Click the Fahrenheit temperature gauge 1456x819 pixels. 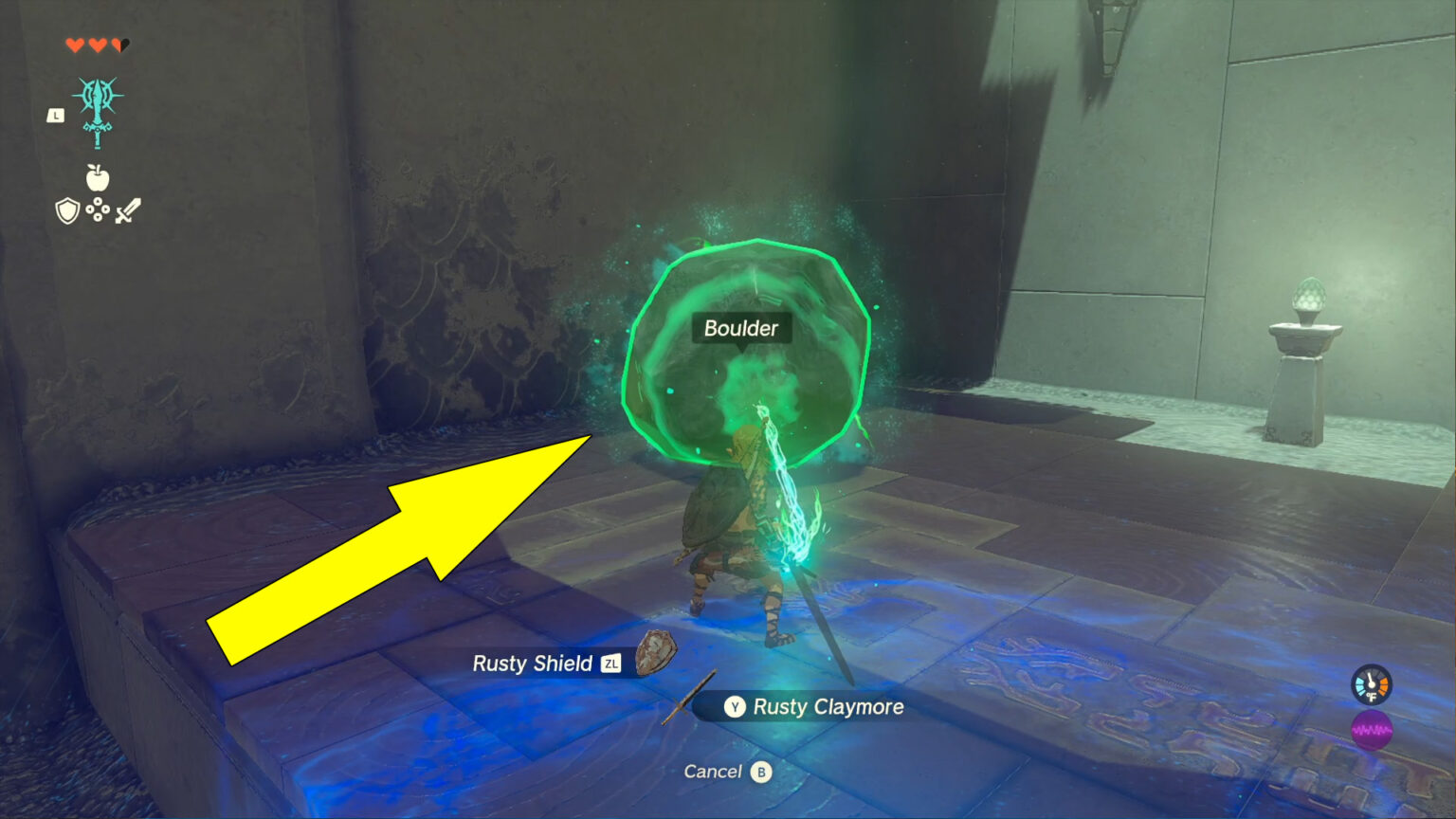coord(1371,684)
